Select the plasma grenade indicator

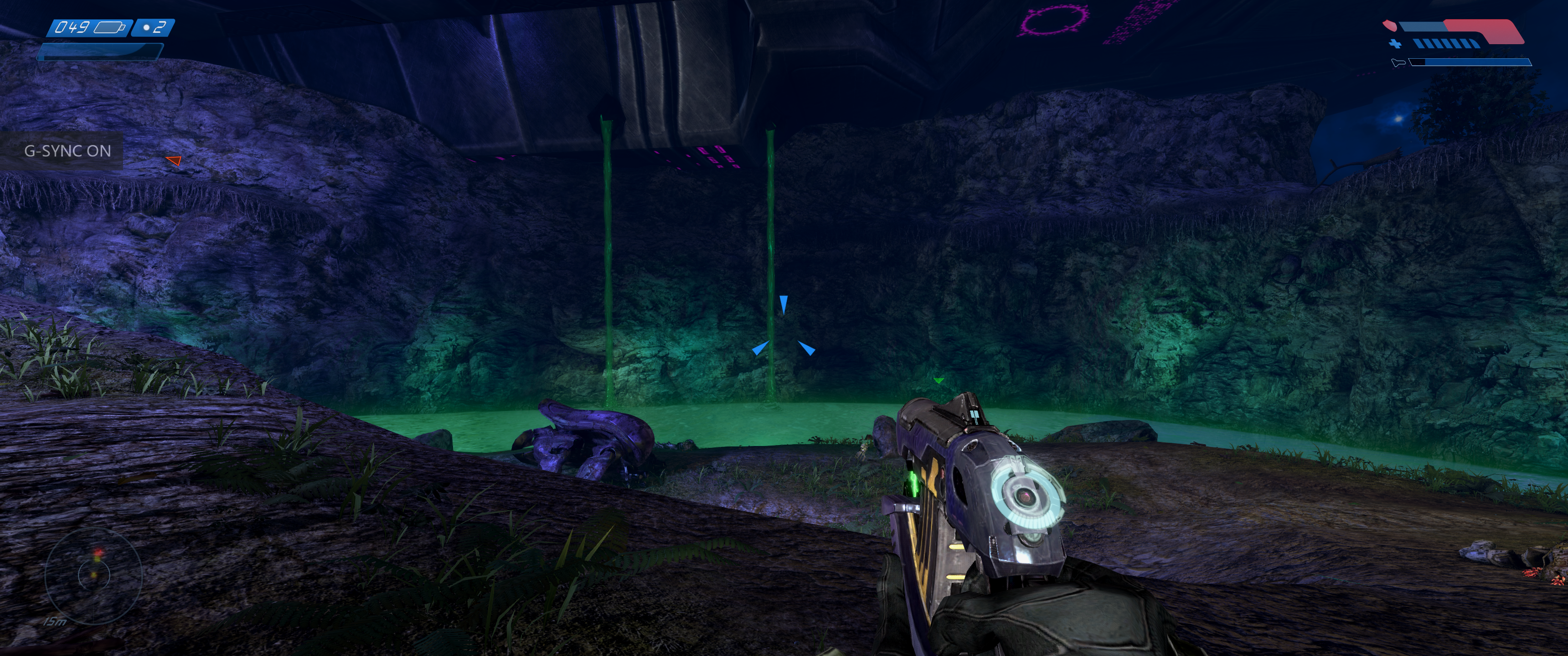pyautogui.click(x=153, y=27)
